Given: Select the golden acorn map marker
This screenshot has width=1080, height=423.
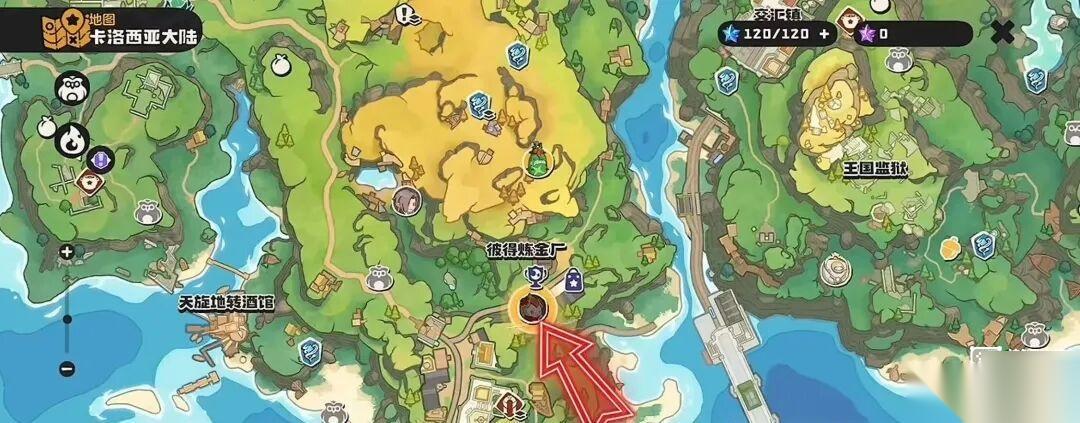Looking at the screenshot, I should [949, 245].
